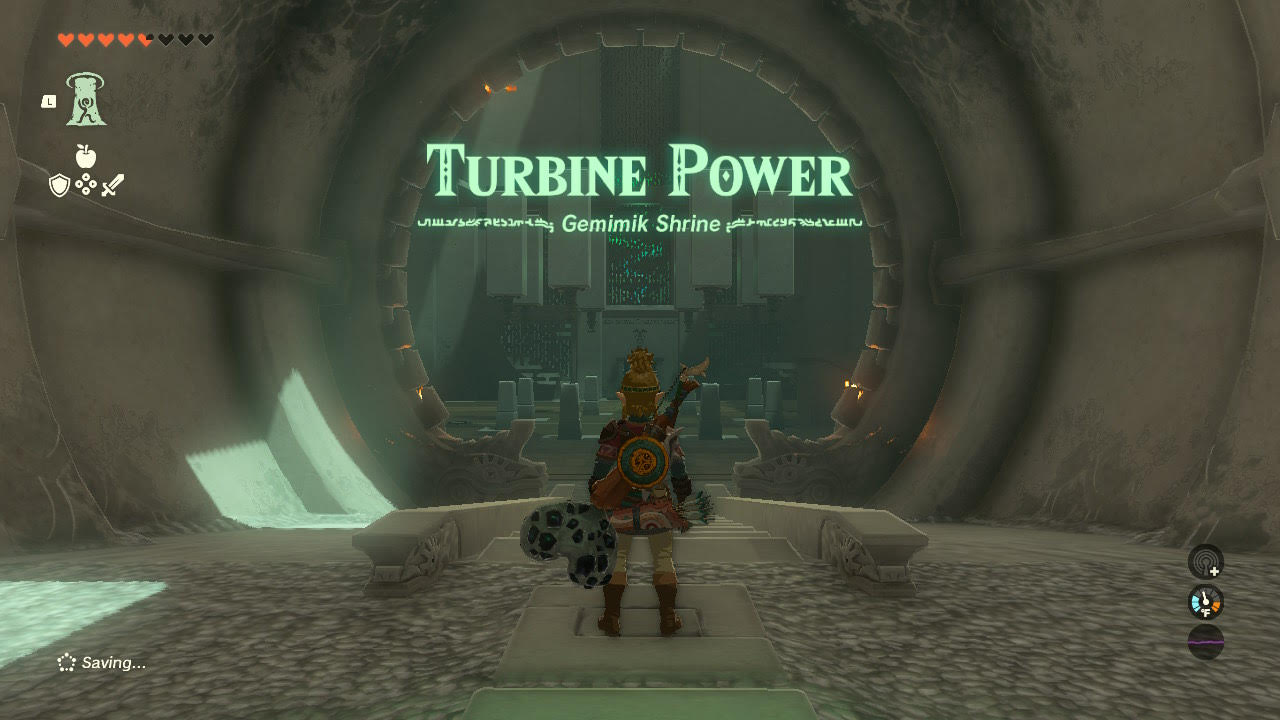This screenshot has width=1280, height=720.
Task: Expand the status effect dots cluster
Action: (x=85, y=184)
